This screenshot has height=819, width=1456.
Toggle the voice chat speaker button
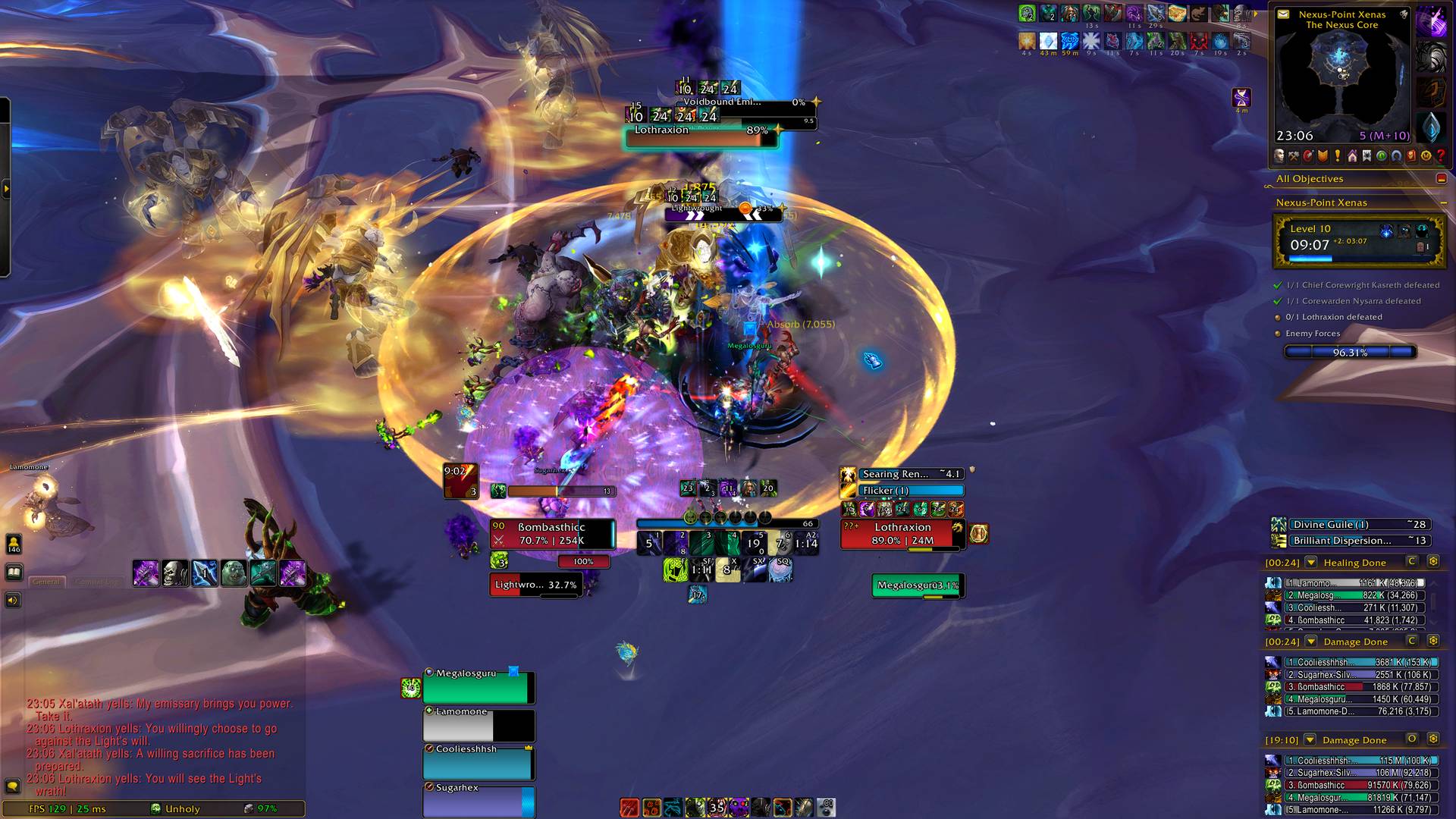coord(13,601)
